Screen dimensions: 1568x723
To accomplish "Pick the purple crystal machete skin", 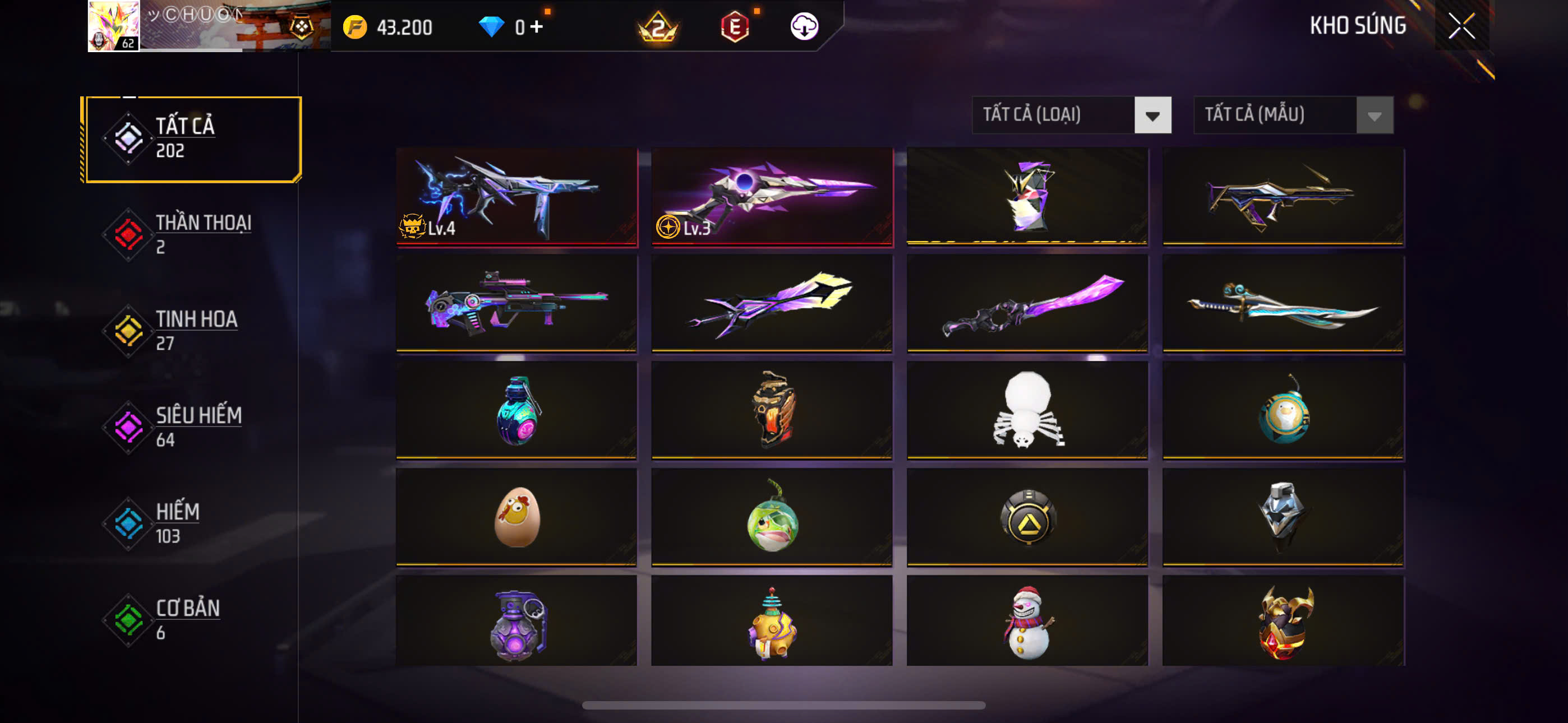I will click(1027, 303).
